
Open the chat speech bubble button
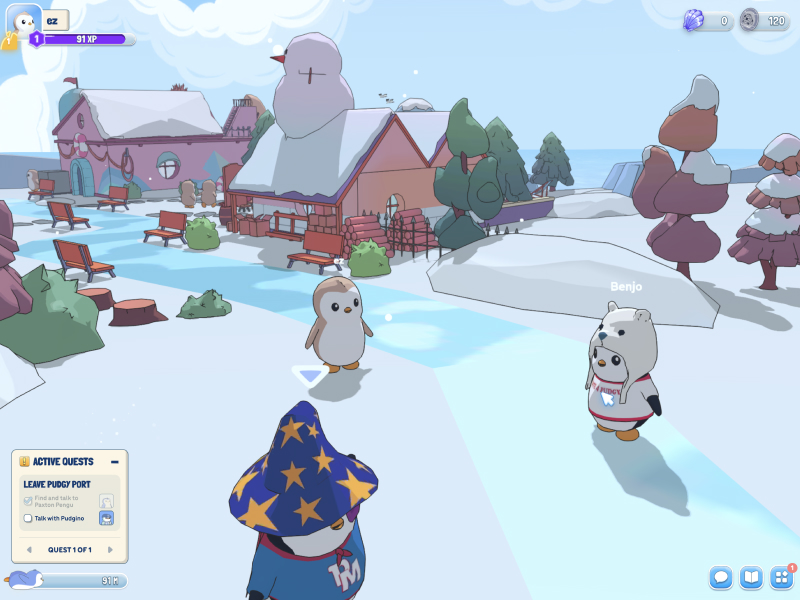(x=721, y=577)
